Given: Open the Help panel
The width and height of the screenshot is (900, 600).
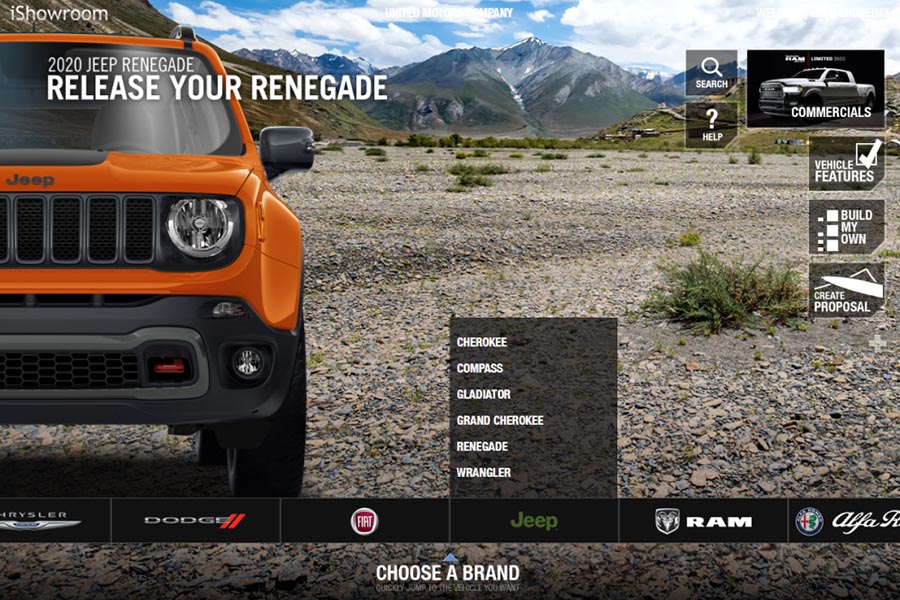Looking at the screenshot, I should (711, 124).
